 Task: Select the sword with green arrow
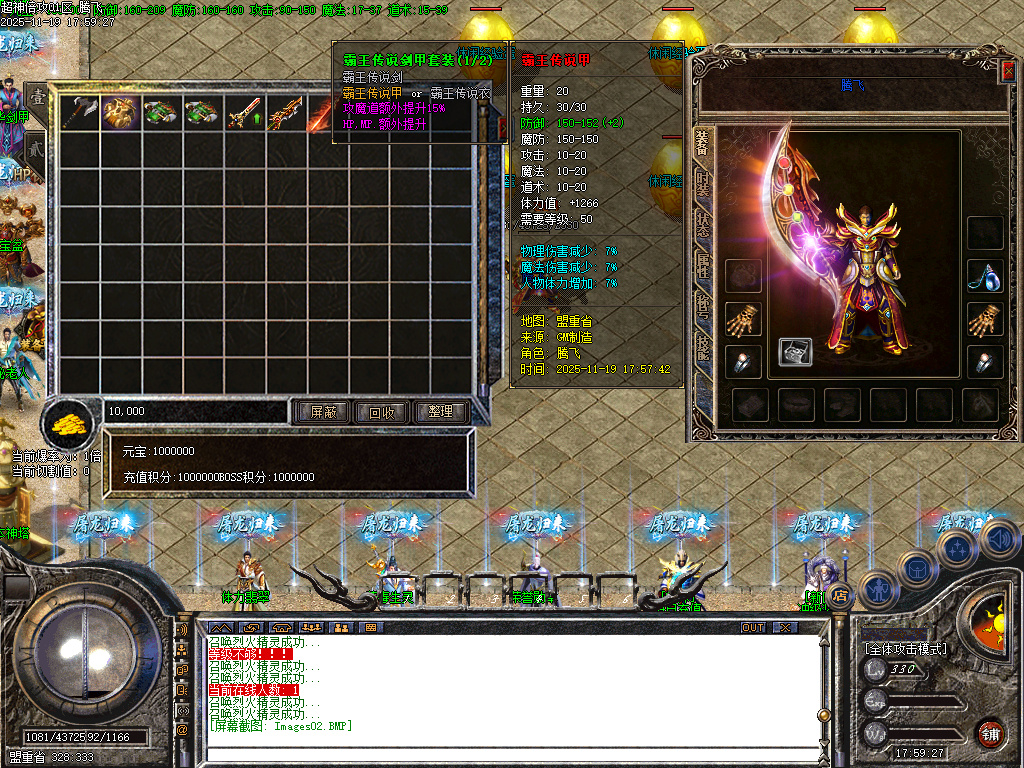coord(243,113)
